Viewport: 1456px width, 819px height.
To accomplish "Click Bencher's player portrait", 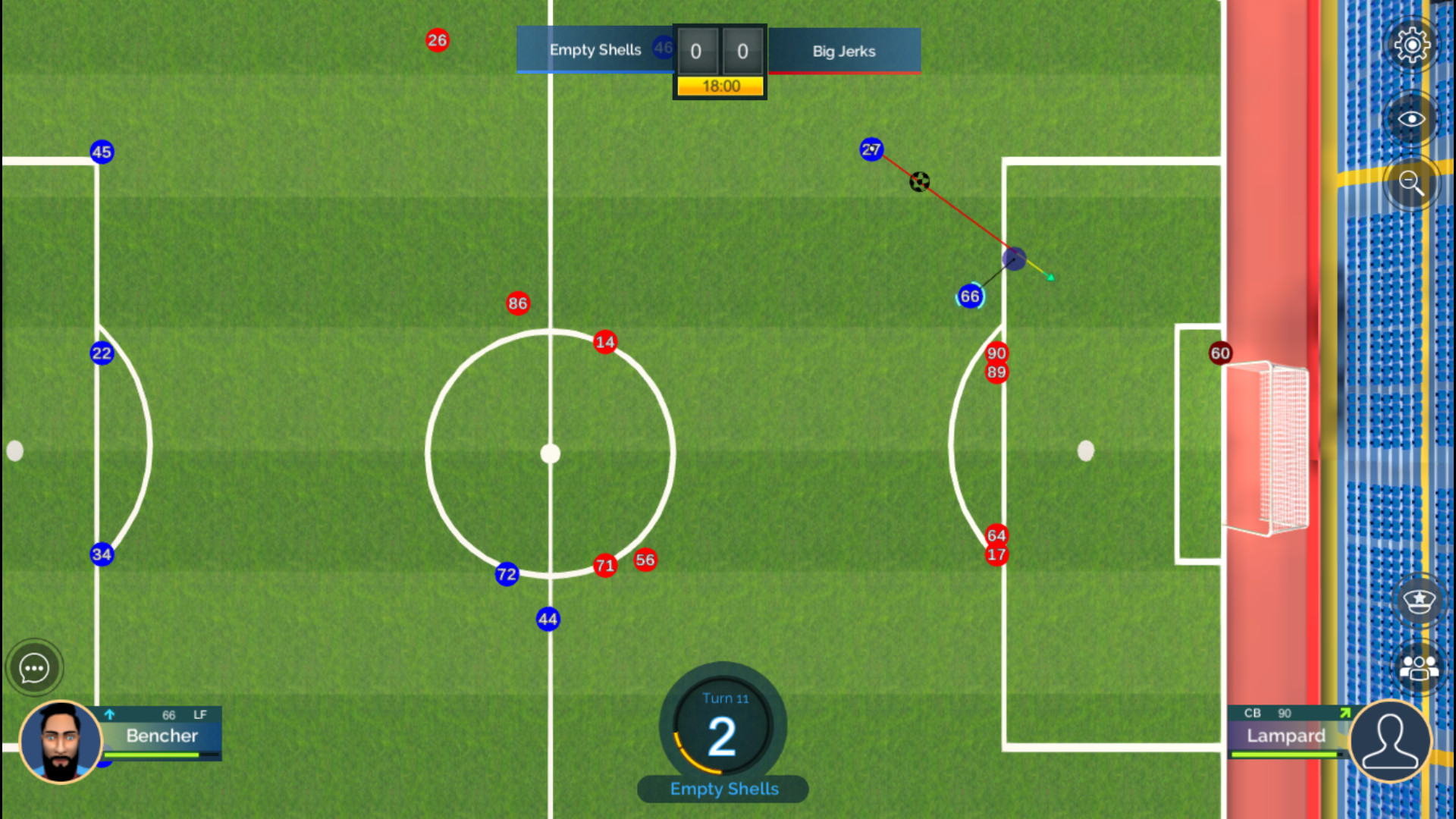I will coord(61,741).
